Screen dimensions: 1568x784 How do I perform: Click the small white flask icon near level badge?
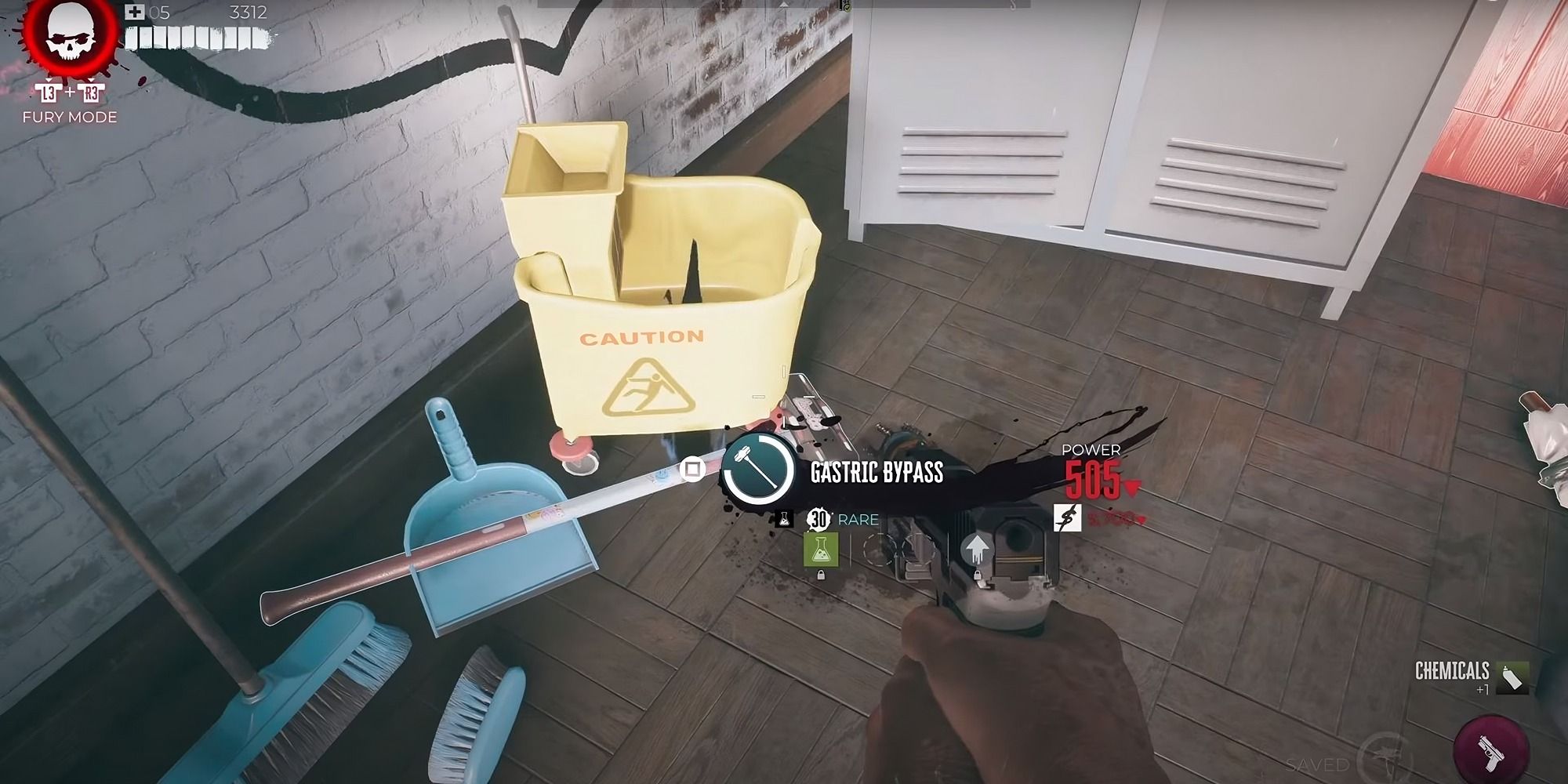click(x=784, y=520)
